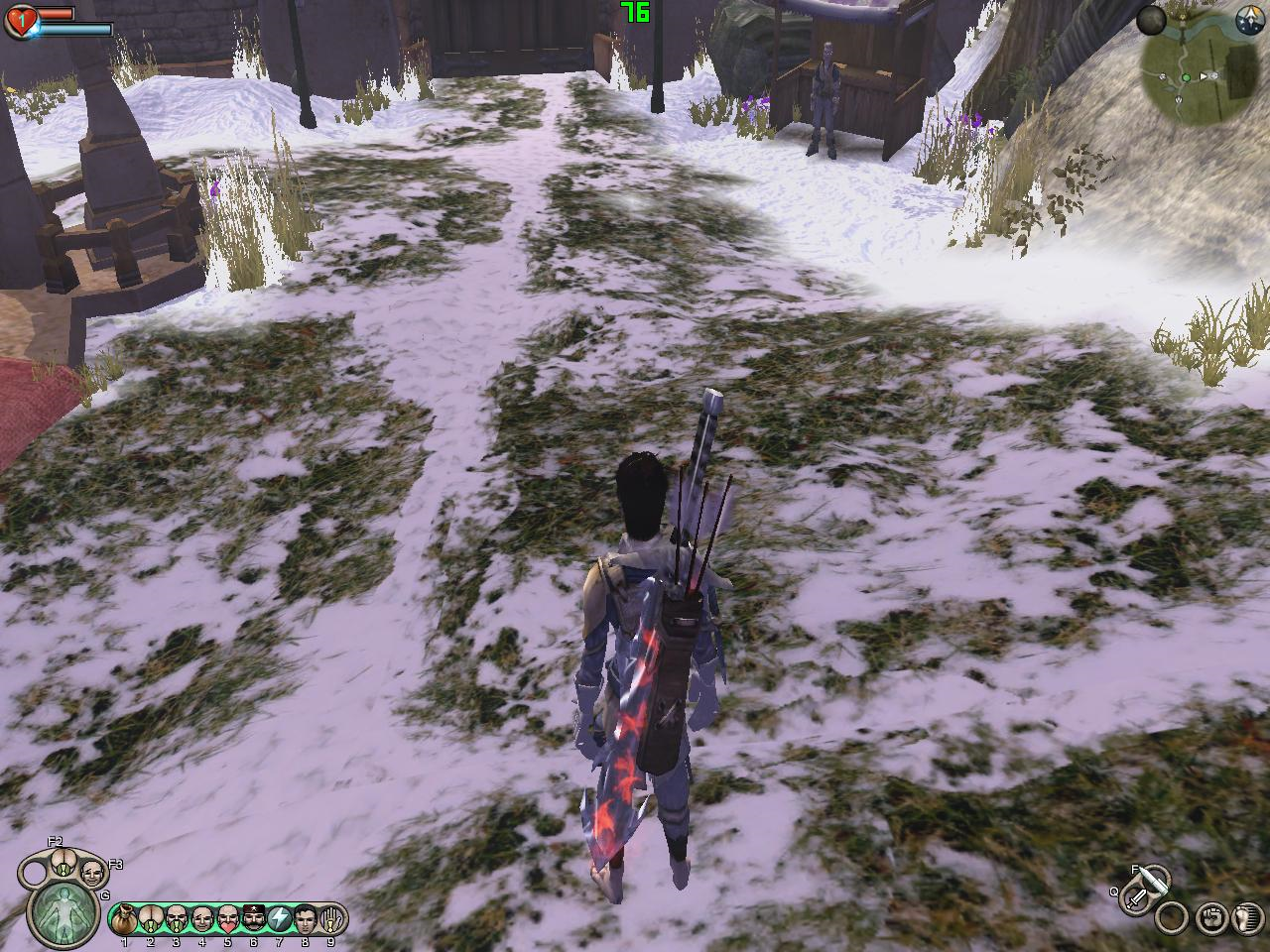The height and width of the screenshot is (952, 1270).
Task: Equip the sword melee weapon icon
Action: click(1138, 900)
